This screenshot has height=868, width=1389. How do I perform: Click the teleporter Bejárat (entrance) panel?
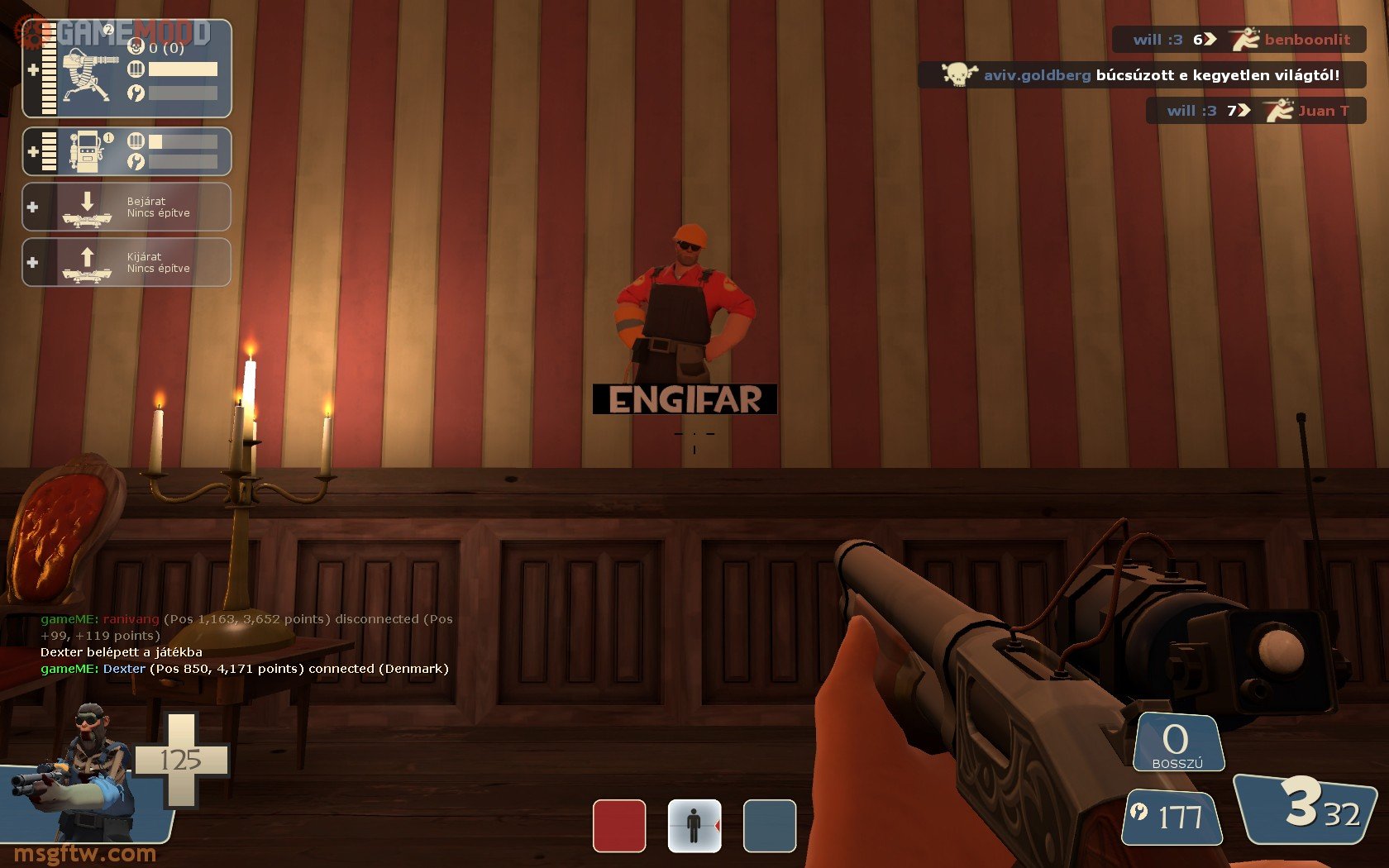click(x=126, y=207)
